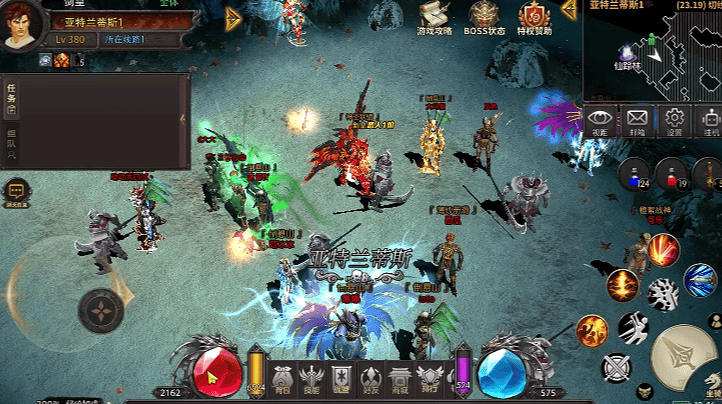Viewport: 722px width, 404px height.
Task: Open the 商城 shop menu
Action: [399, 378]
